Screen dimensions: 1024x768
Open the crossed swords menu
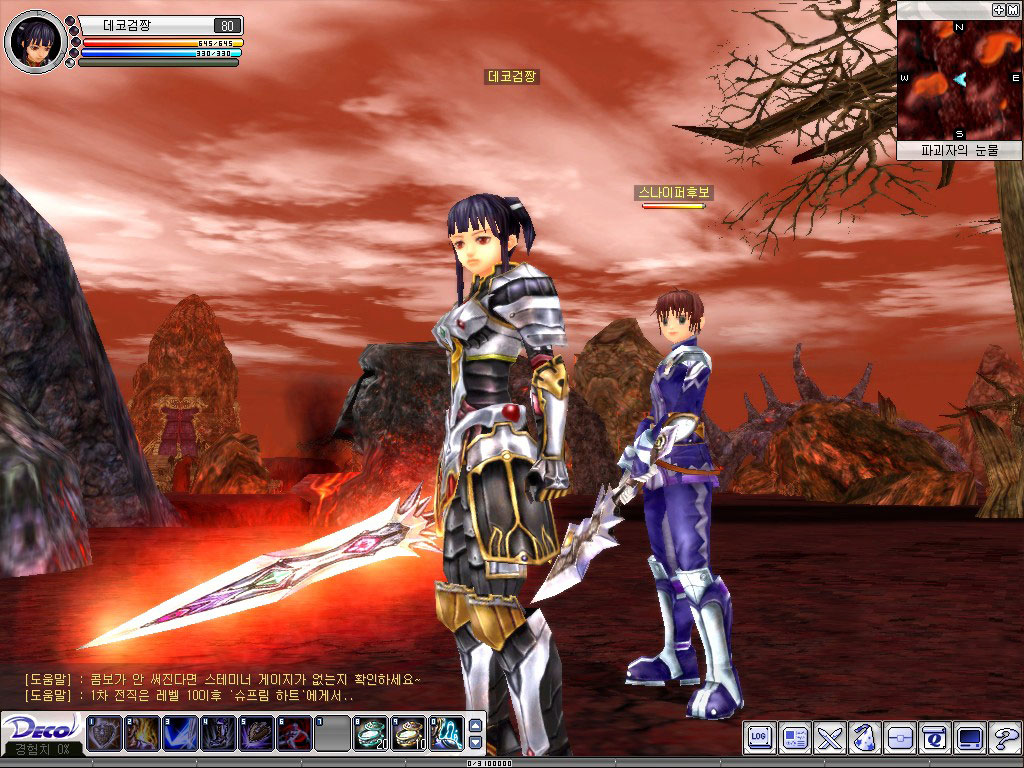pos(830,739)
